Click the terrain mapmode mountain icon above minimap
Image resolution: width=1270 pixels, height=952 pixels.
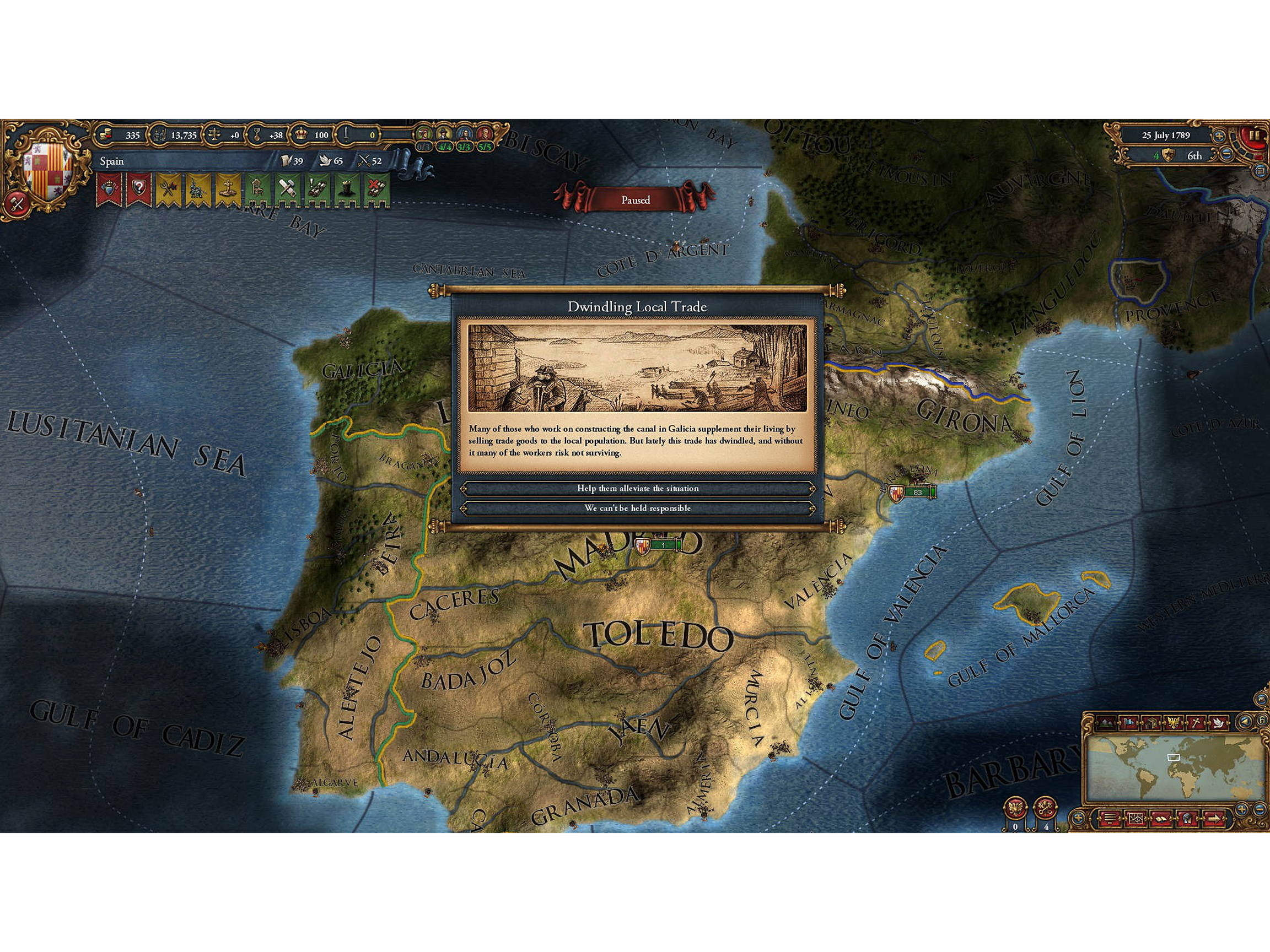[x=1106, y=722]
